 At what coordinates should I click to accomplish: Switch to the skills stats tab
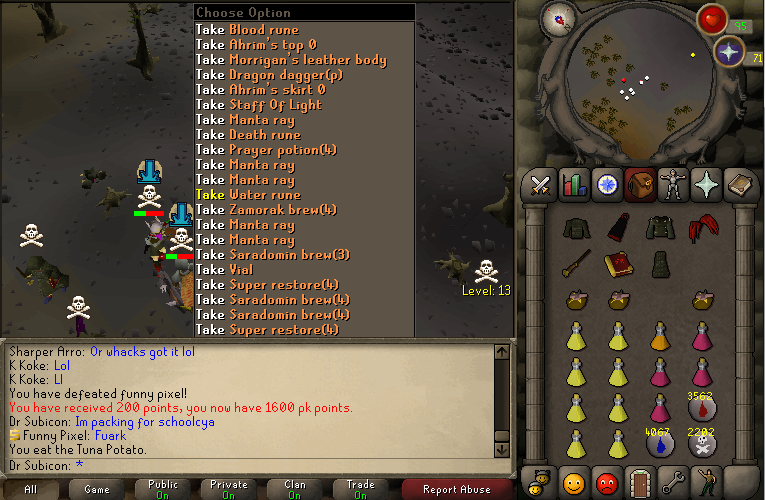[x=574, y=185]
